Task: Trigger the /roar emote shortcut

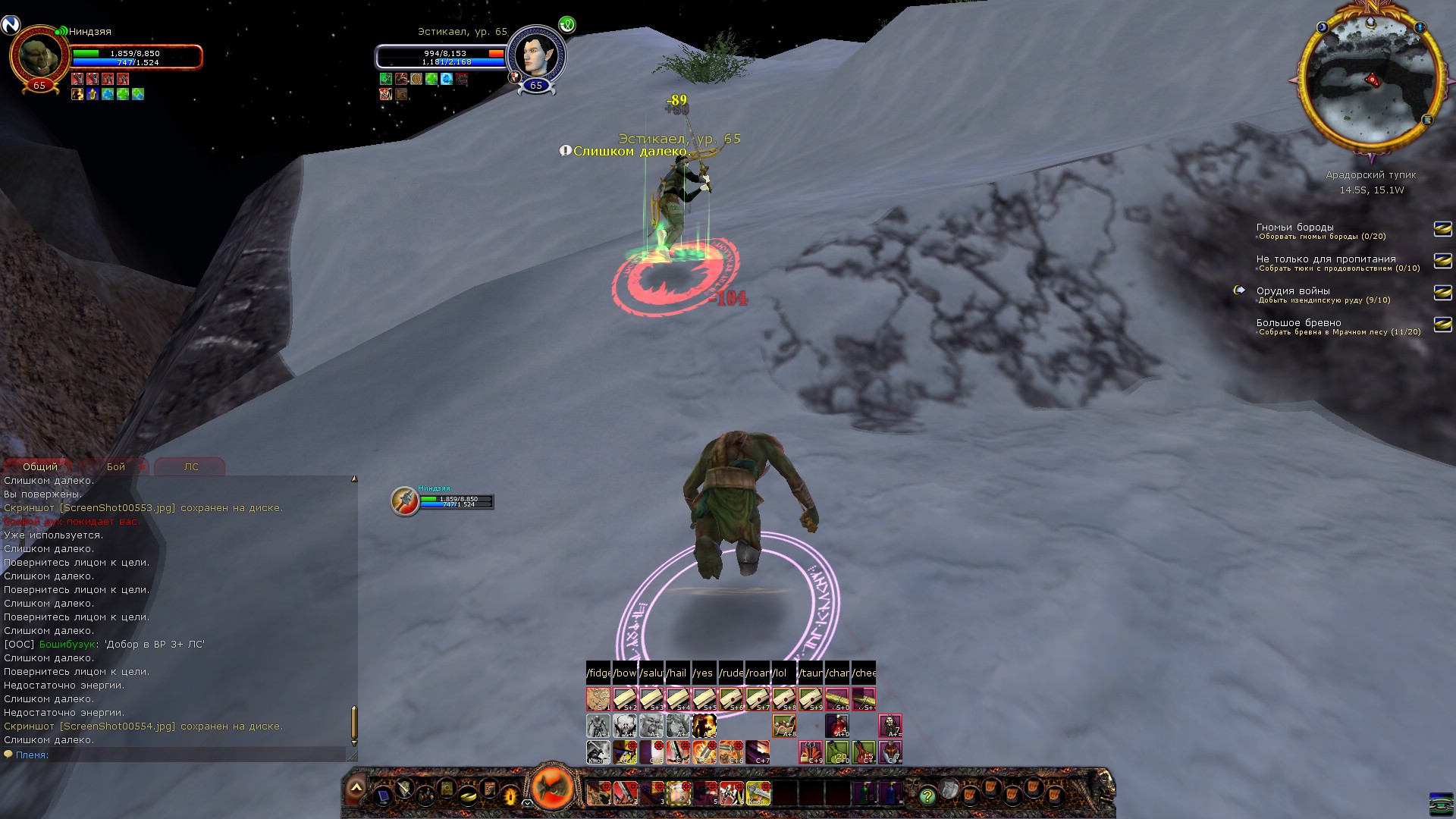Action: pyautogui.click(x=758, y=673)
